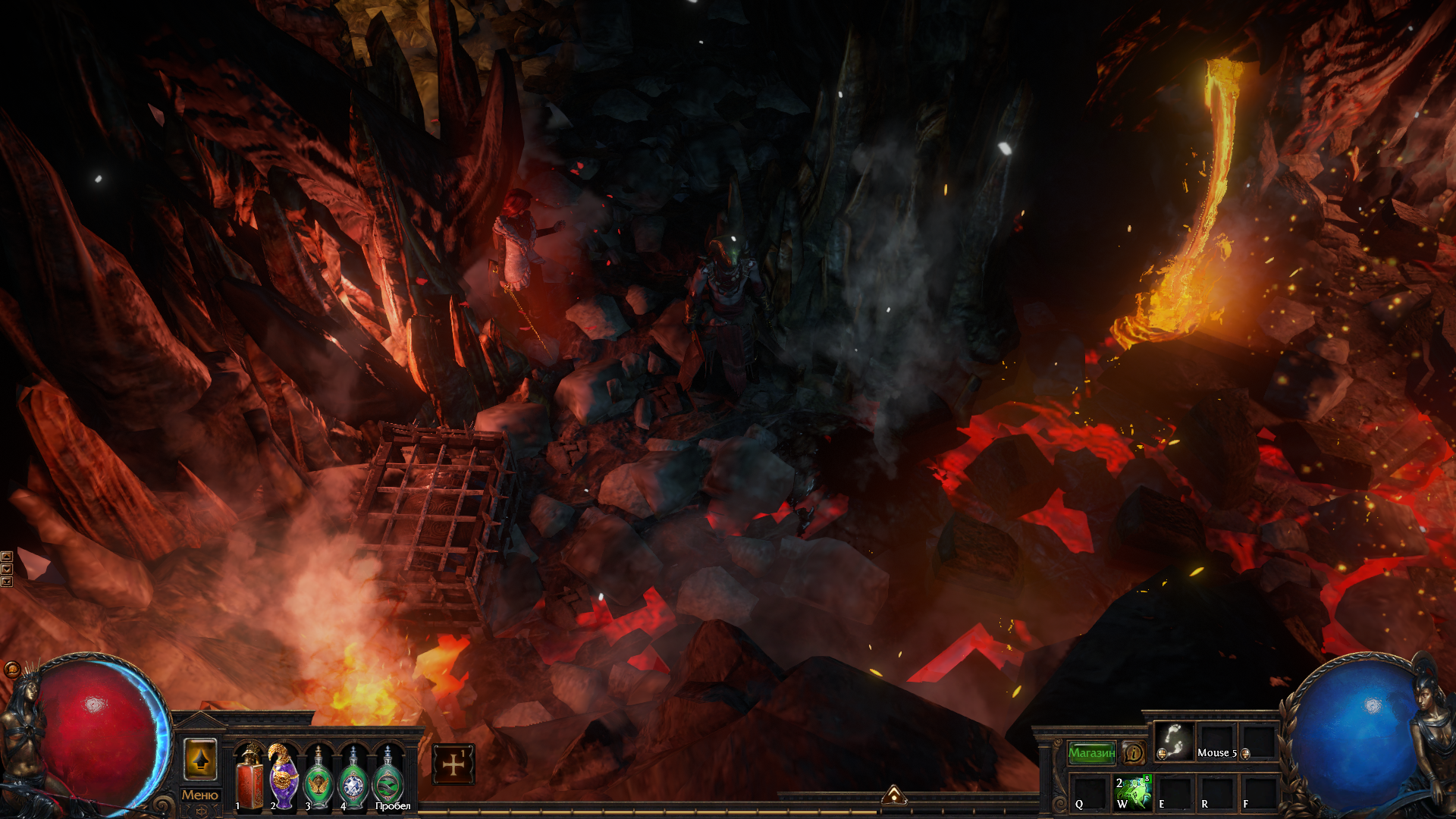This screenshot has width=1456, height=819.
Task: Use the green diamond flask in slot 4
Action: pos(353,779)
